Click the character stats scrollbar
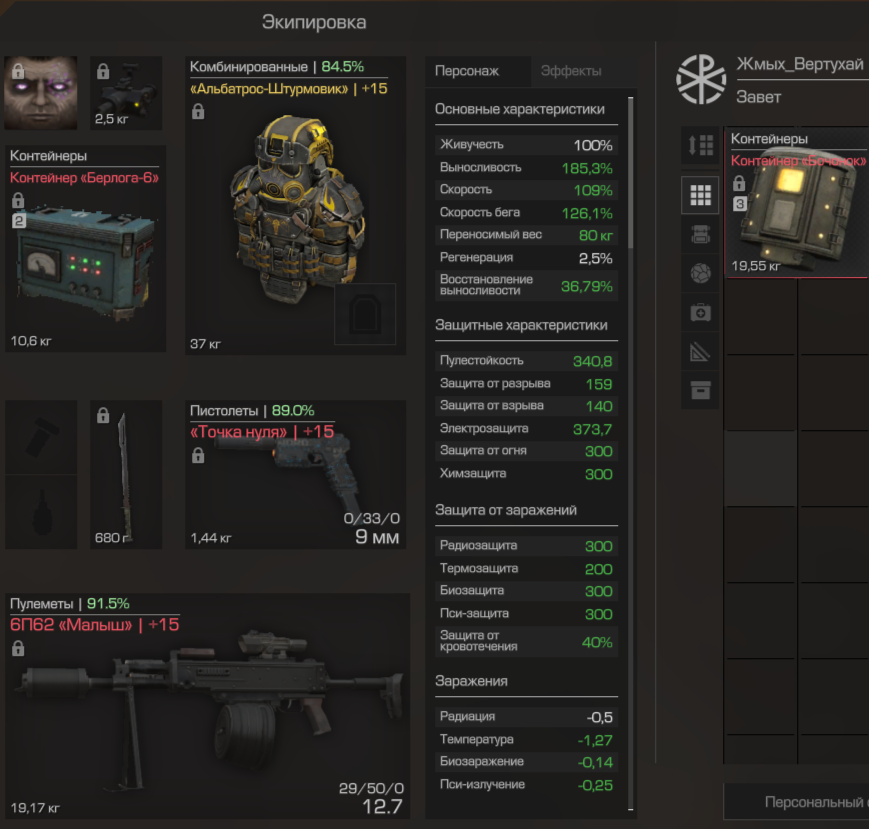 coord(630,170)
